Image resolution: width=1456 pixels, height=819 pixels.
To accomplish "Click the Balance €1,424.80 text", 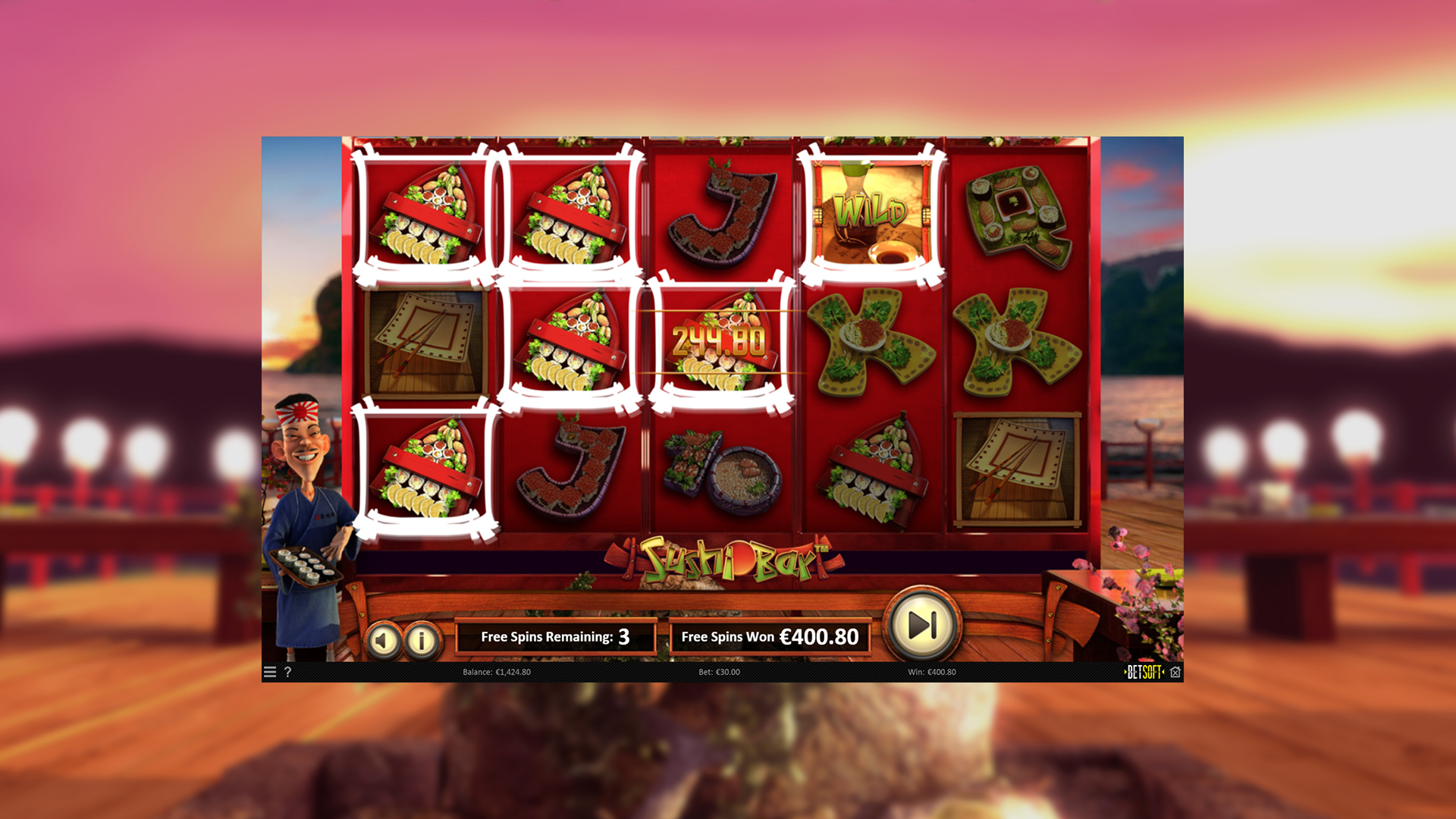I will 497,672.
